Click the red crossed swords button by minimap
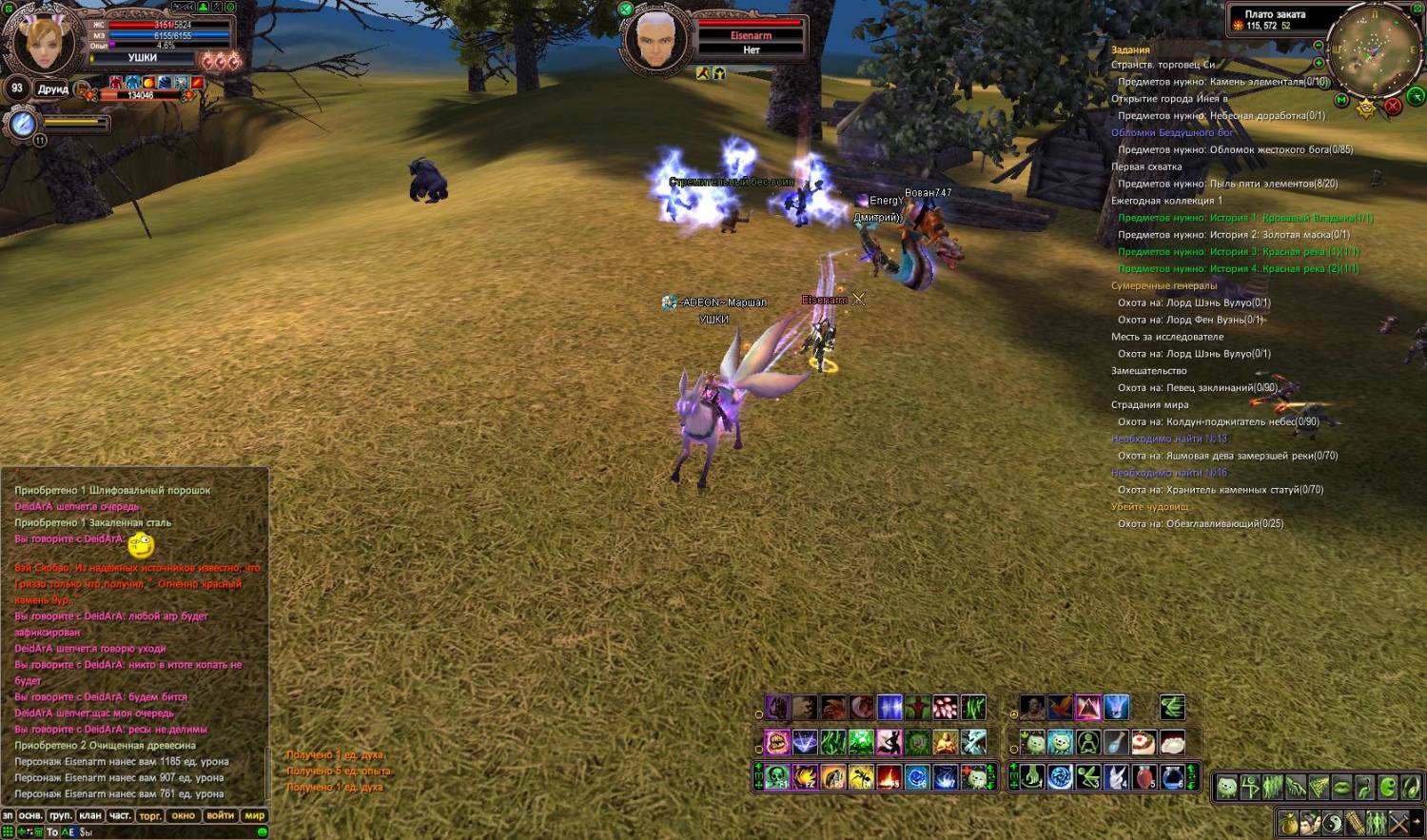Screen dimensions: 1427x840 (x=1393, y=106)
